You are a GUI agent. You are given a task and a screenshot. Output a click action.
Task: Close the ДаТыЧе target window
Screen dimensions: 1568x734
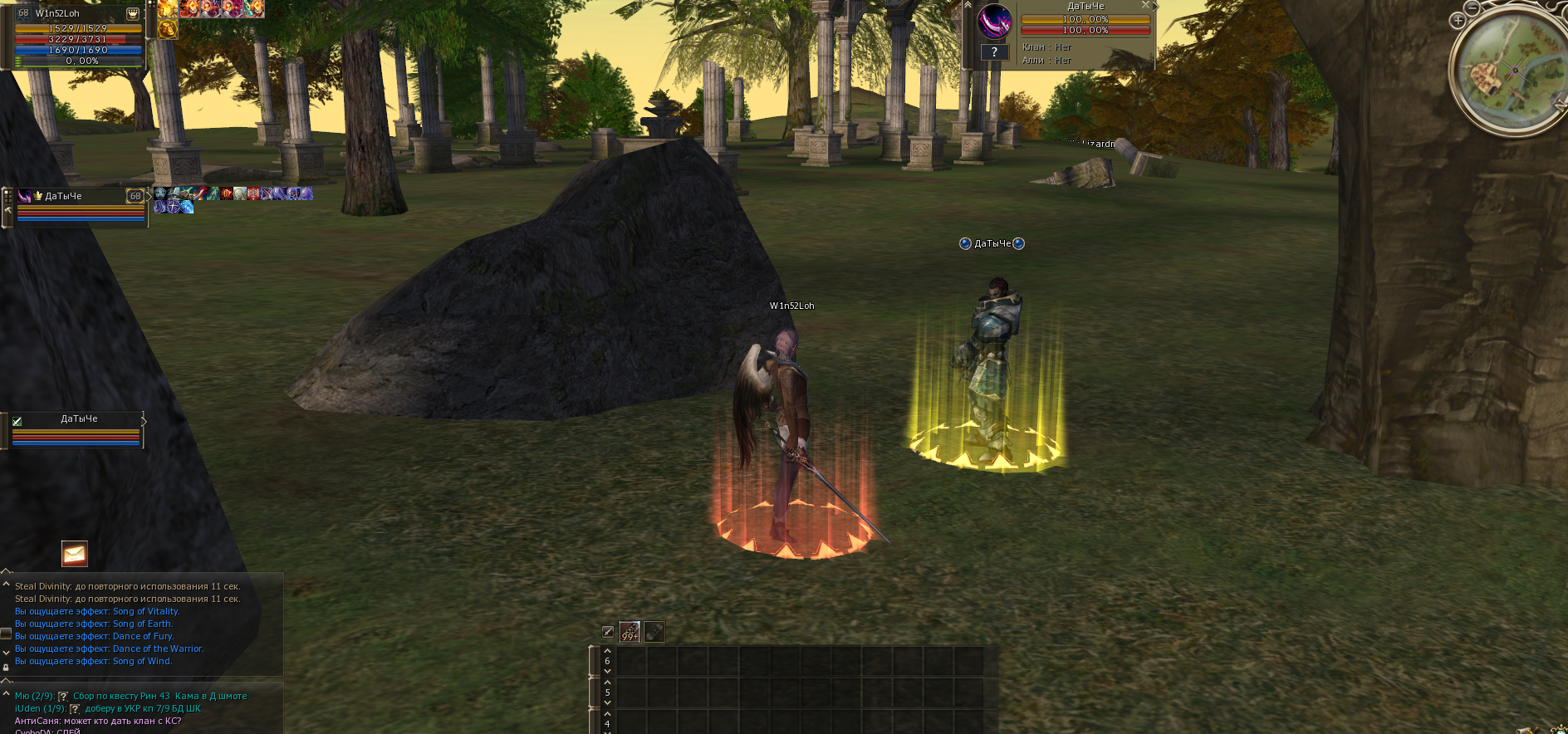tap(1145, 5)
